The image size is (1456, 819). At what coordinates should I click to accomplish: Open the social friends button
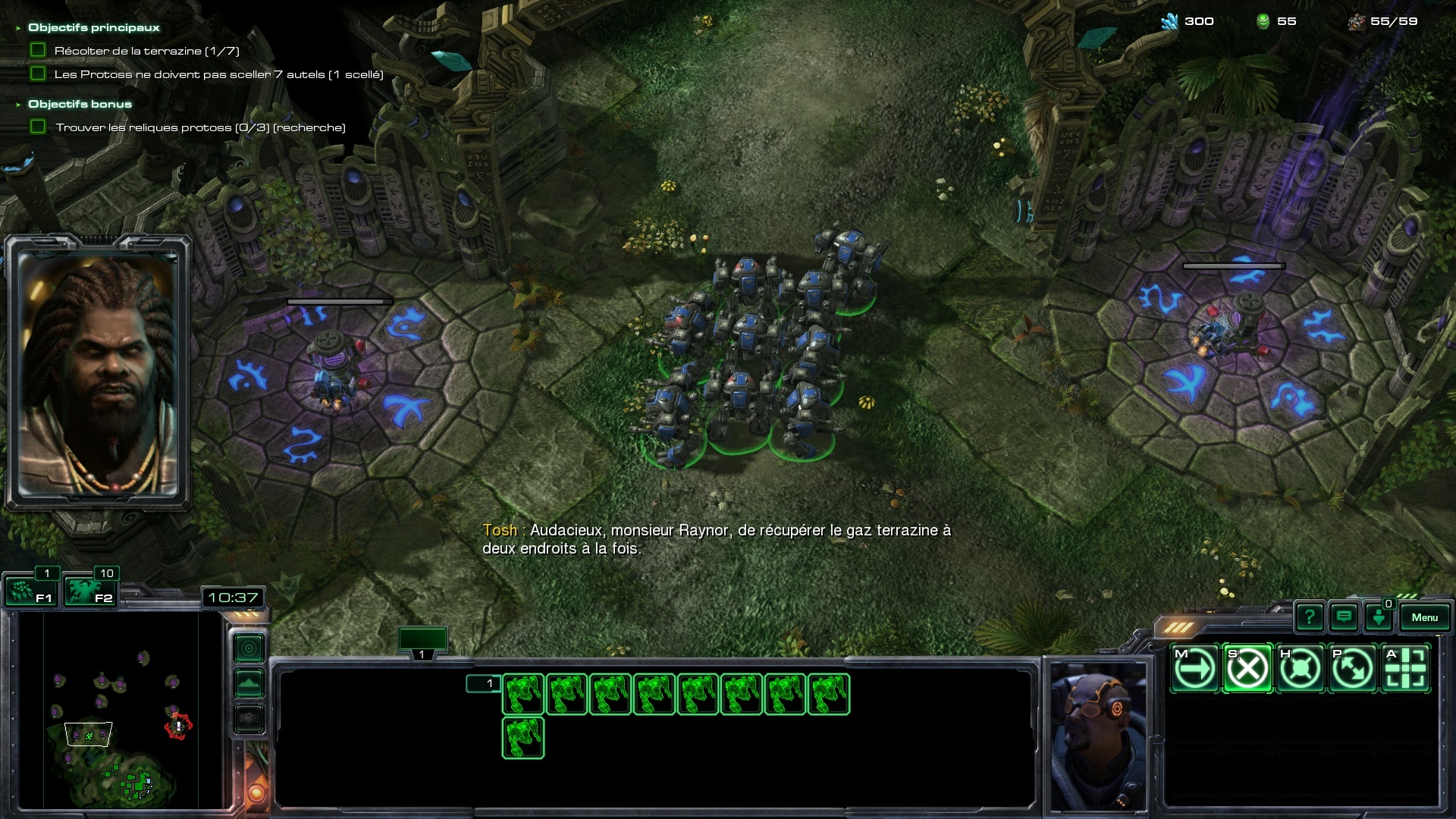(x=1379, y=617)
